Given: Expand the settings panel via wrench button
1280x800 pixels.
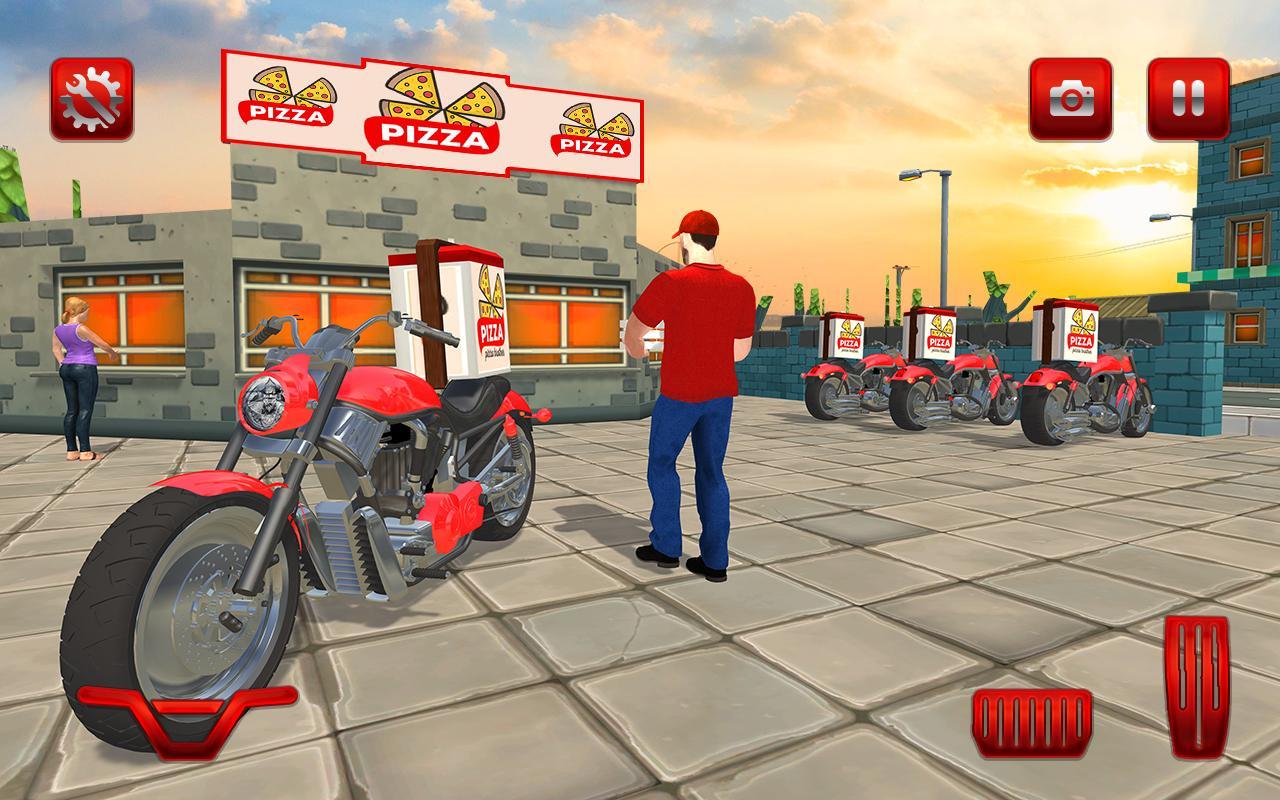Looking at the screenshot, I should coord(88,97).
